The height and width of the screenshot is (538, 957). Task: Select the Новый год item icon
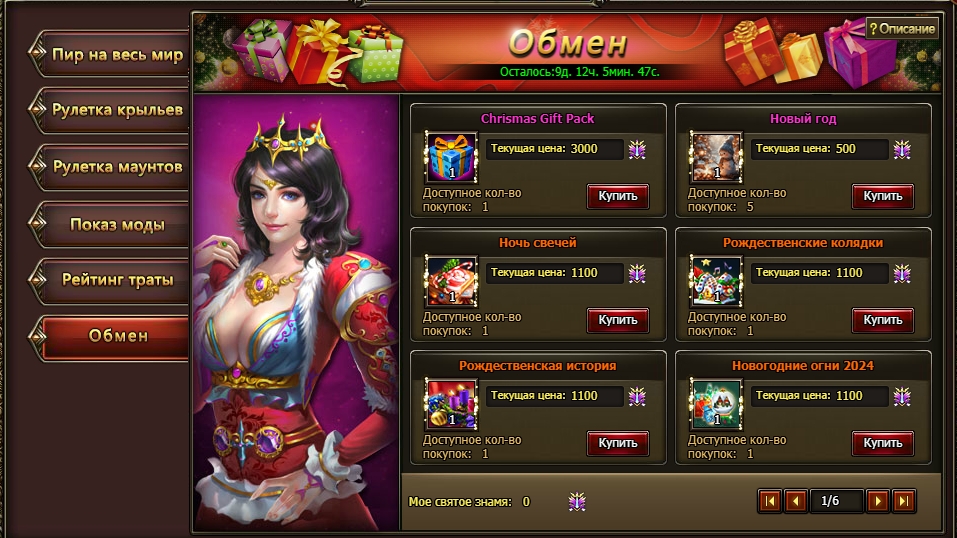point(716,158)
